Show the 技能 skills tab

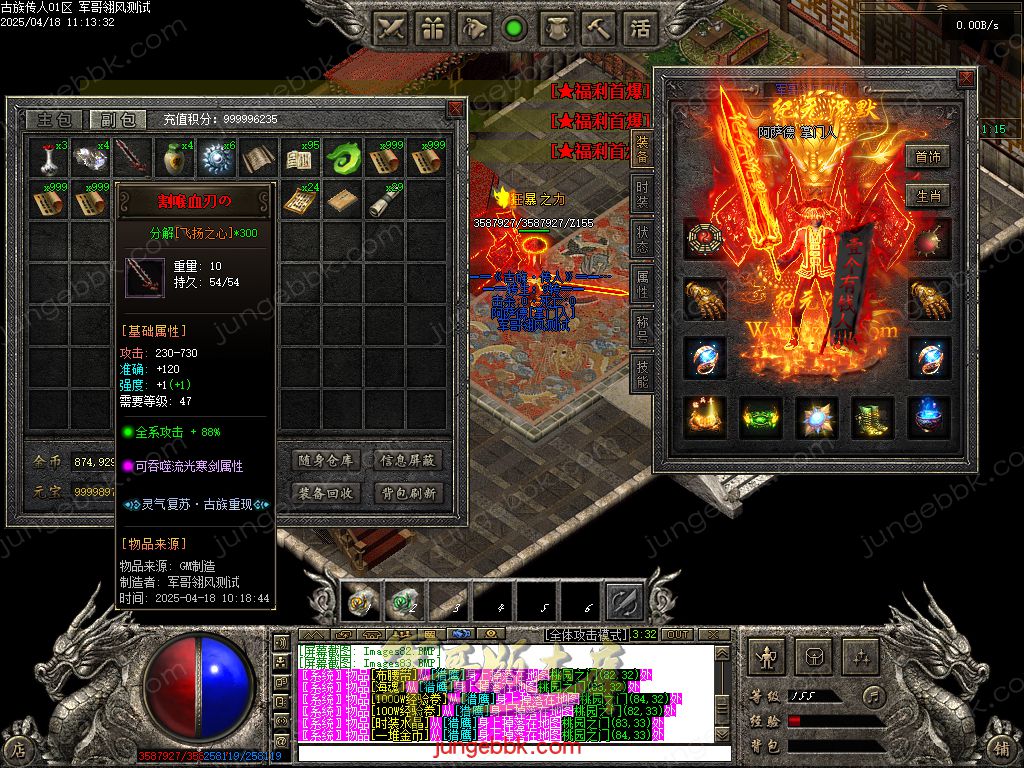click(x=642, y=372)
